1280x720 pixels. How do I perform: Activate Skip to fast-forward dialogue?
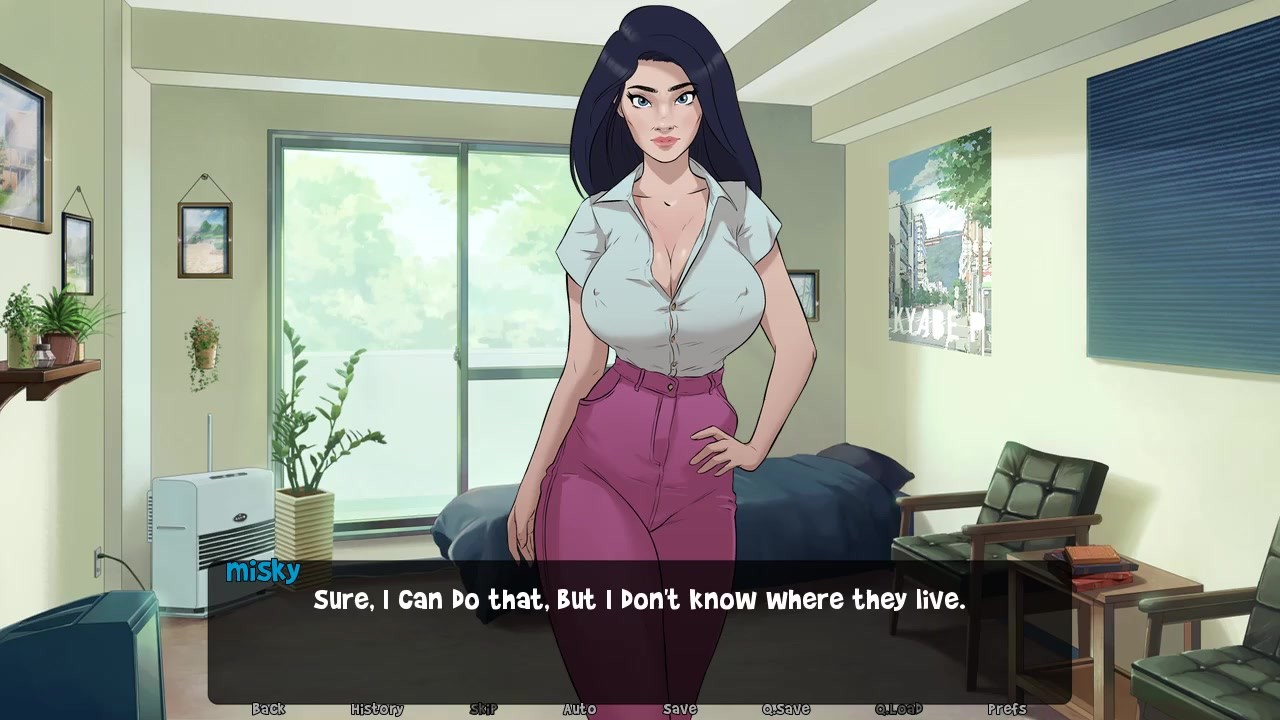[483, 709]
